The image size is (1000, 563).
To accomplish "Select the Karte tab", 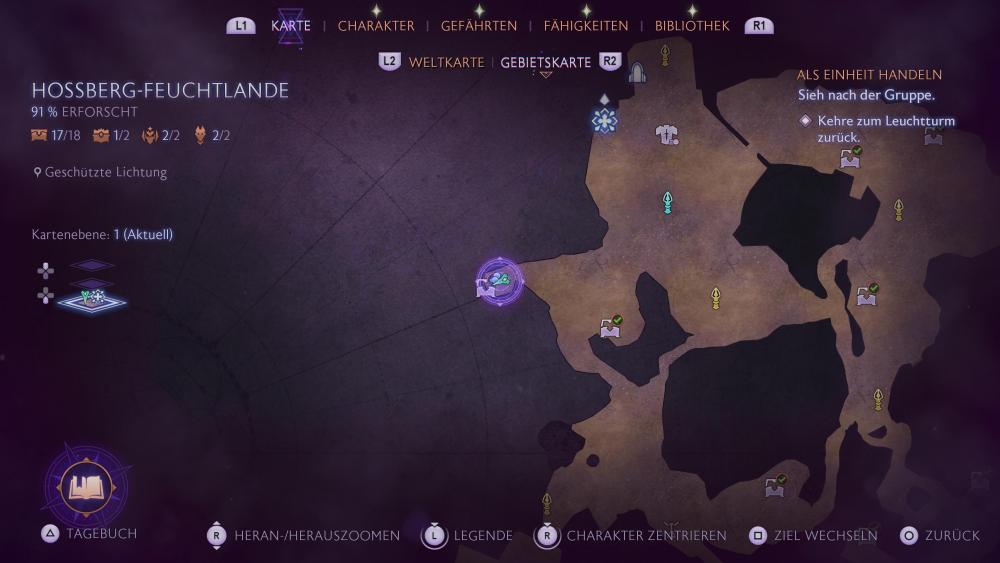I will [291, 26].
